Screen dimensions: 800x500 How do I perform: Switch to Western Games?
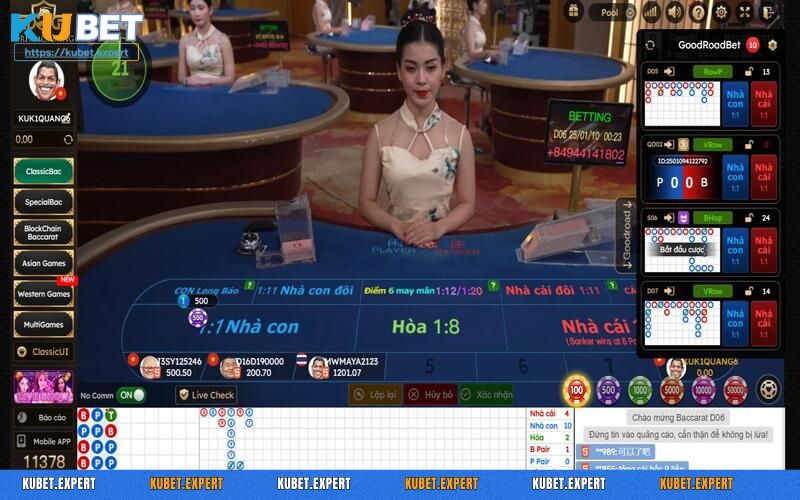pos(43,294)
